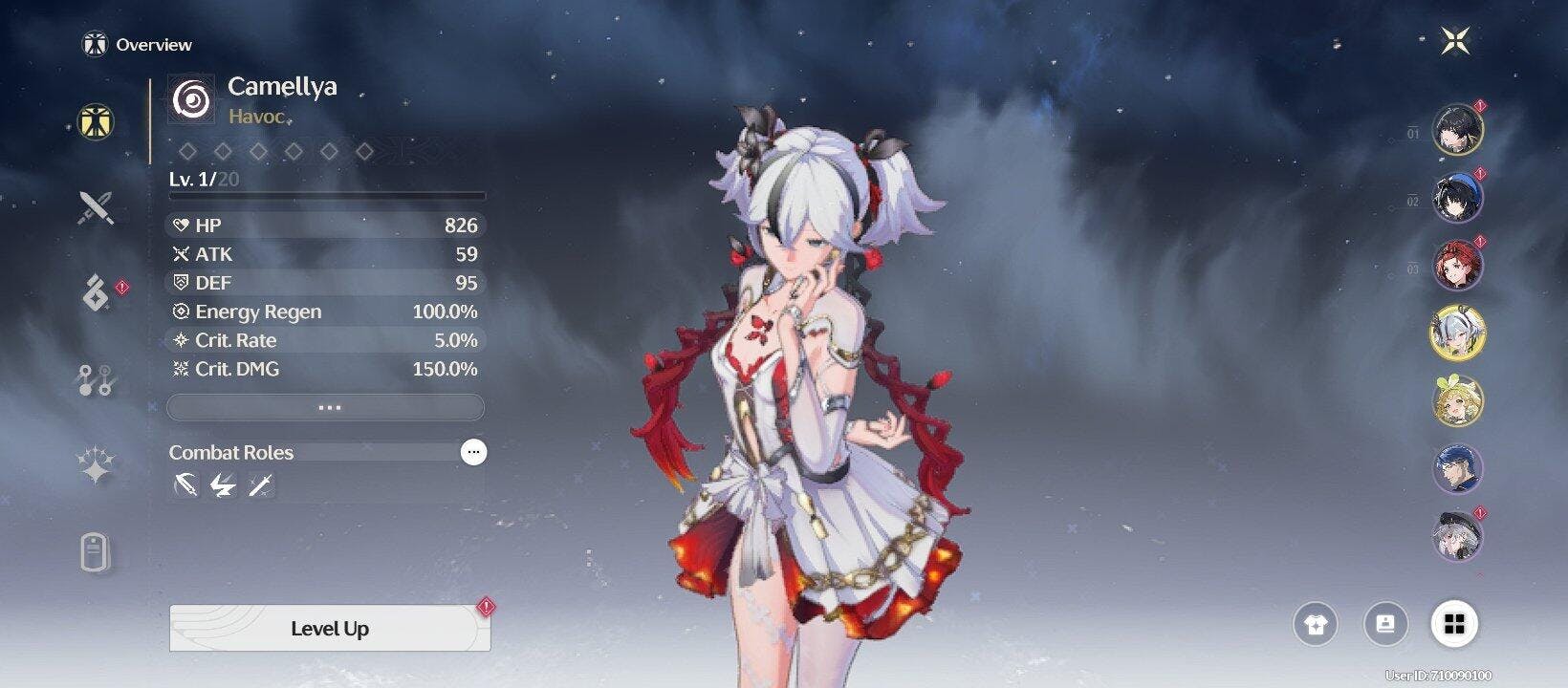The width and height of the screenshot is (1568, 688).
Task: Select the Forte skill-node tab
Action: point(96,380)
